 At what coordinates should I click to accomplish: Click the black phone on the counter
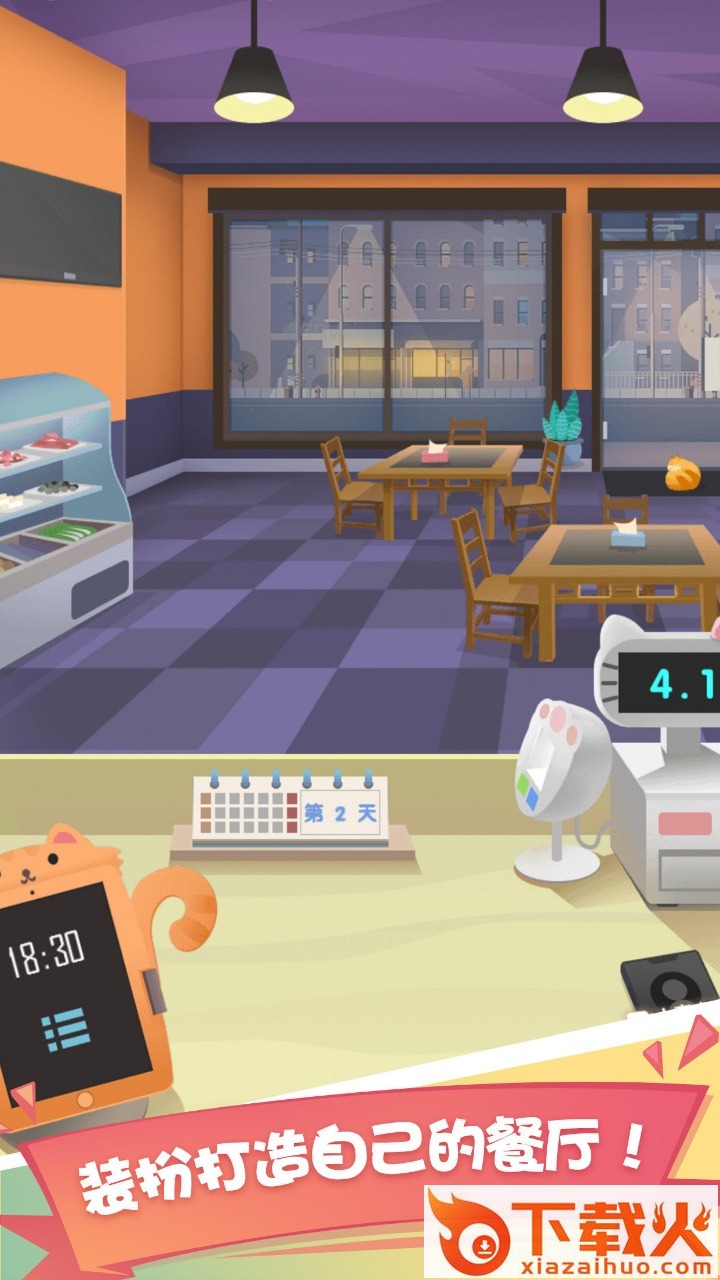point(670,984)
